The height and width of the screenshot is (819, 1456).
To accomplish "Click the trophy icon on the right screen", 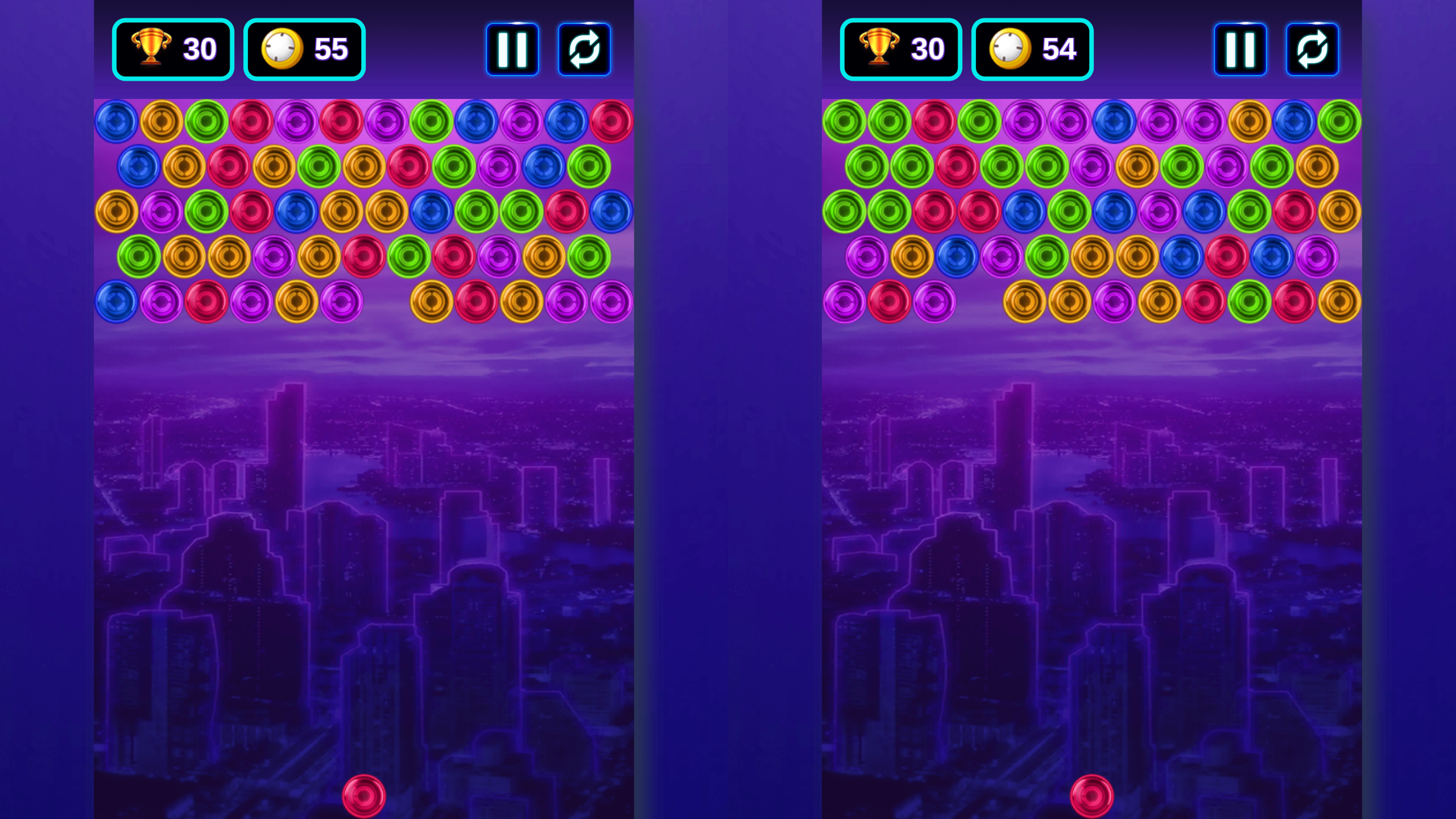I will pyautogui.click(x=878, y=48).
